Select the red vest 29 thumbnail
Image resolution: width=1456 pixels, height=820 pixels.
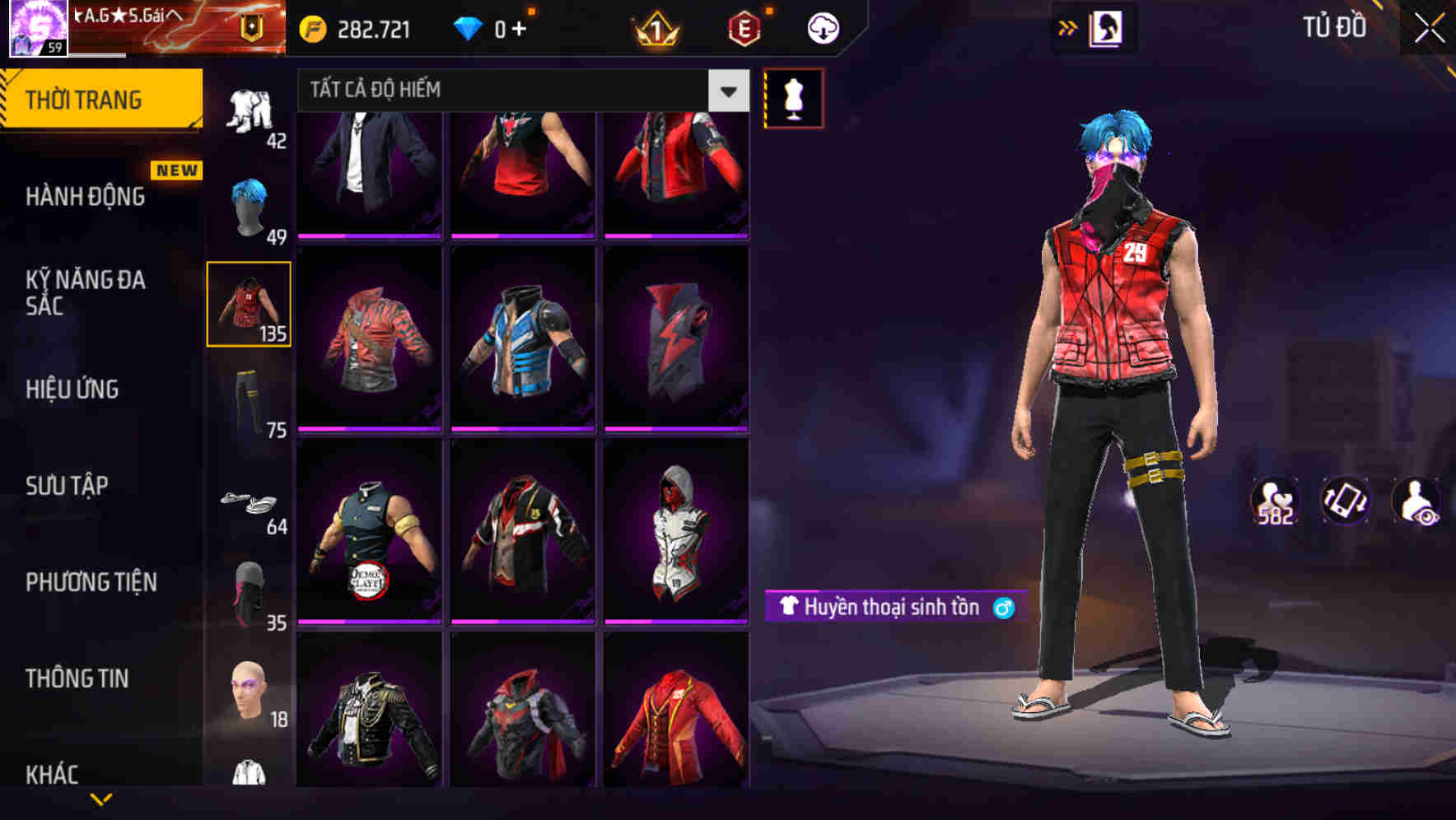click(x=249, y=303)
